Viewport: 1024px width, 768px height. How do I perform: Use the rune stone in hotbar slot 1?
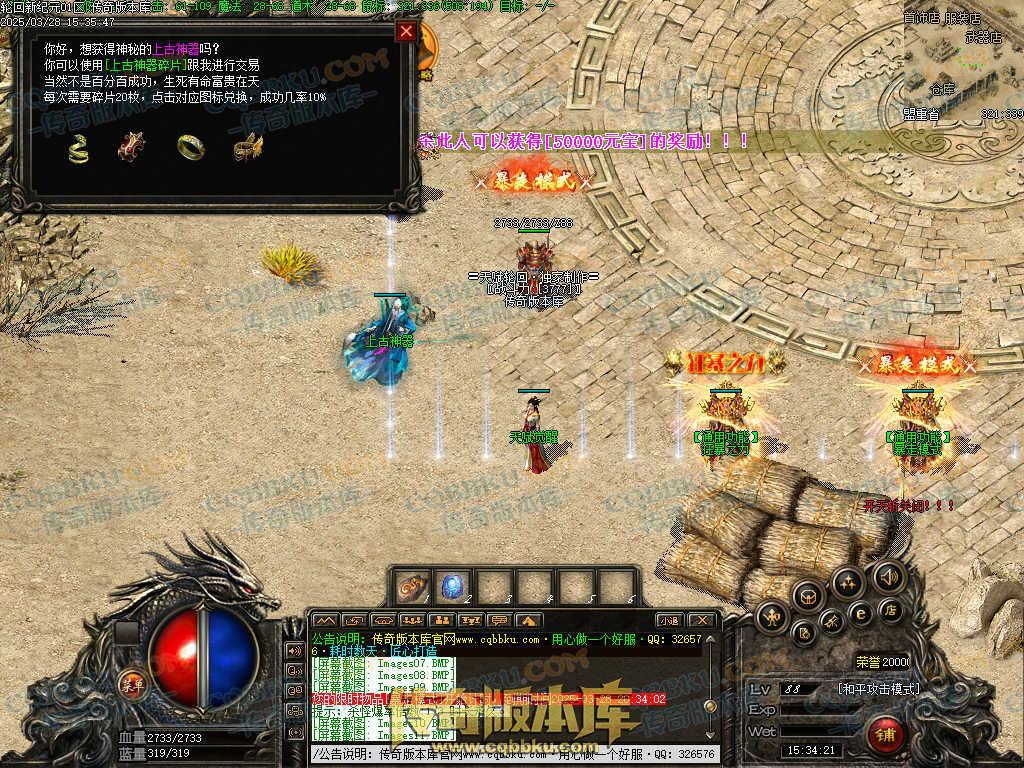point(412,586)
